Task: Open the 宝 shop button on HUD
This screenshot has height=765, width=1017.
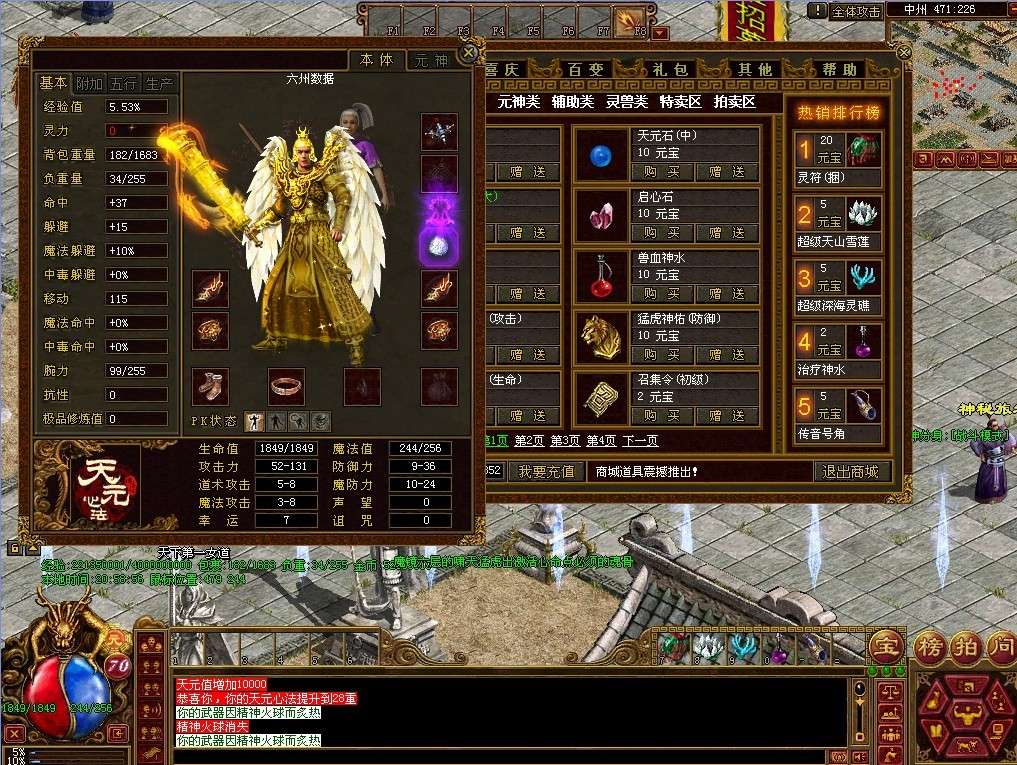Action: (x=884, y=645)
